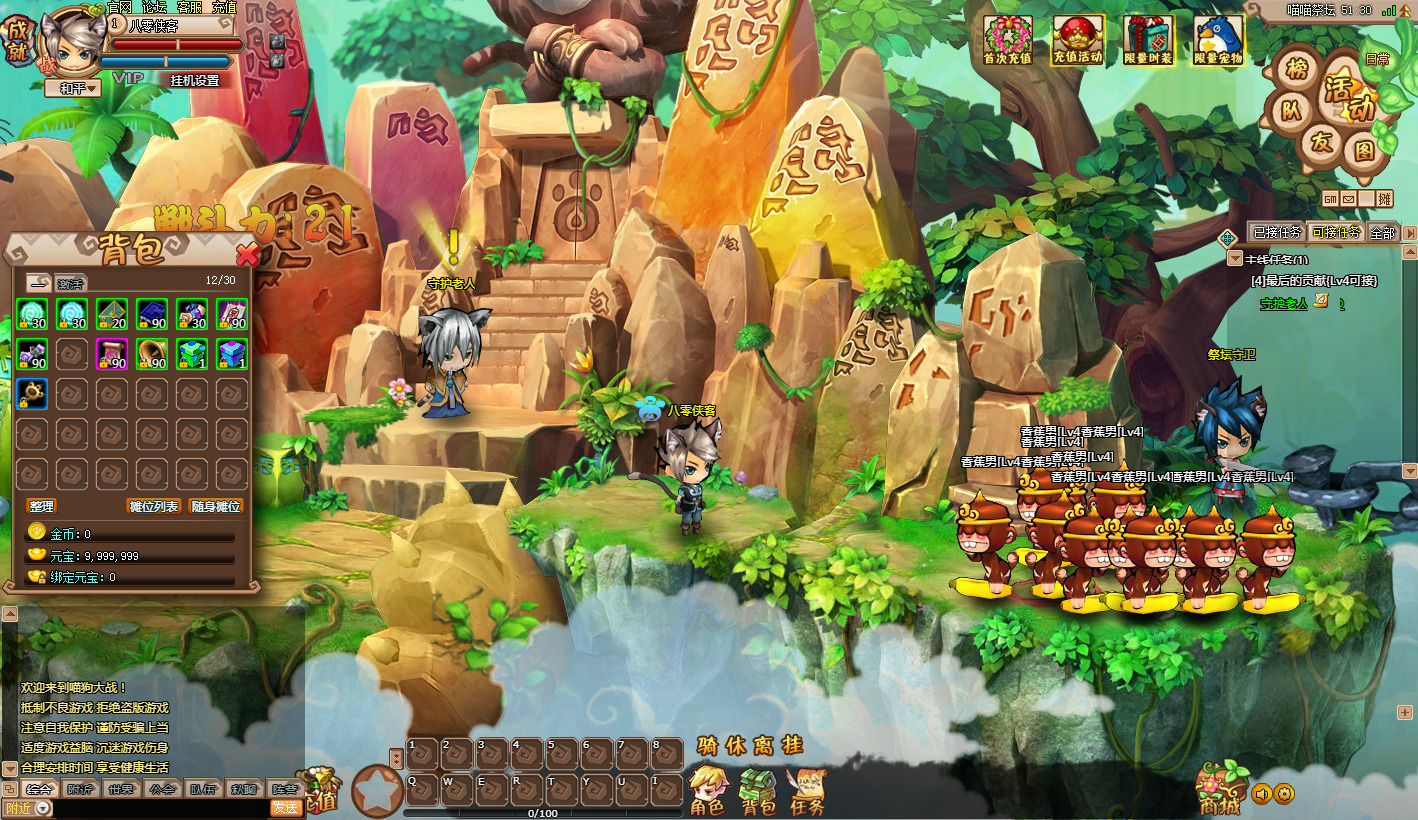Viewport: 1418px width, 820px height.
Task: Switch to the 全部 quests tab
Action: (x=1382, y=233)
